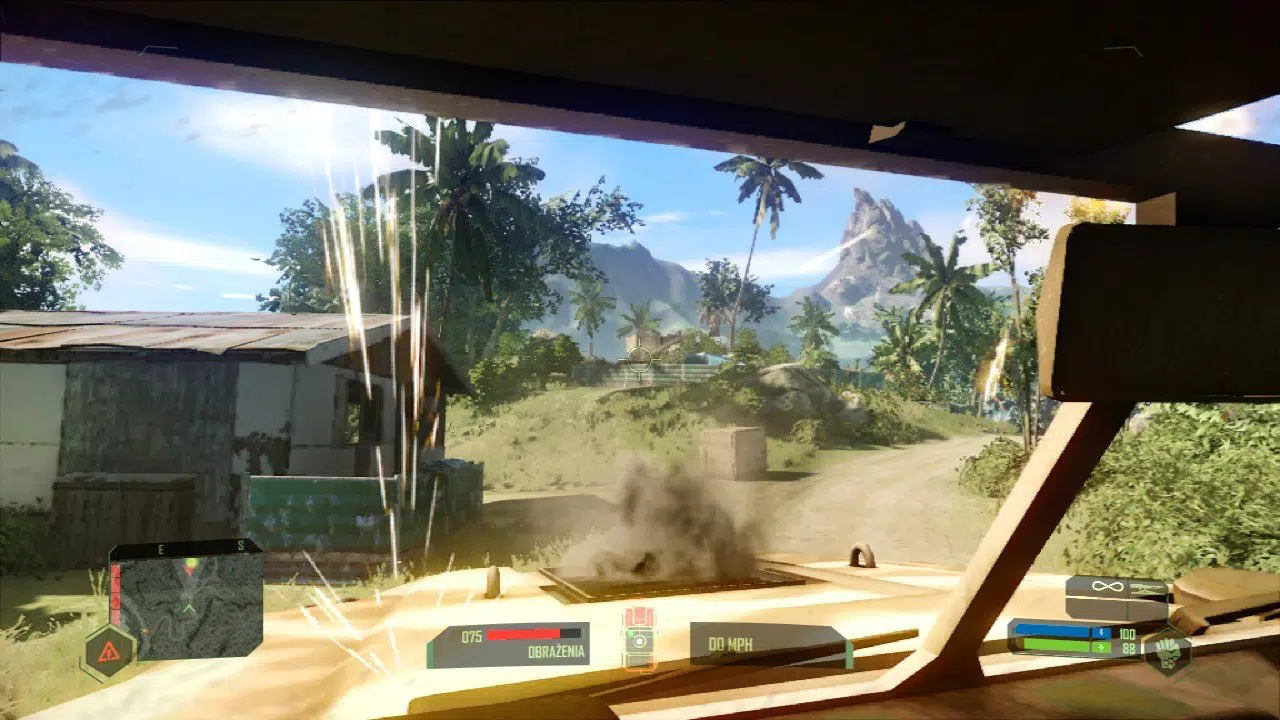1280x720 pixels.
Task: Click the compass letter E on the minimap
Action: pyautogui.click(x=161, y=548)
